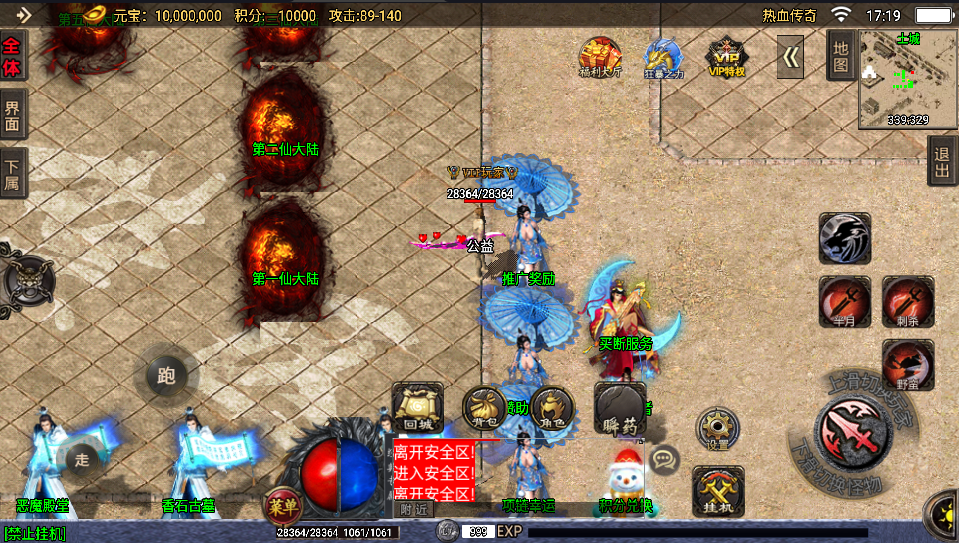Open the 菜单 menu button
The height and width of the screenshot is (543, 959).
[x=281, y=504]
